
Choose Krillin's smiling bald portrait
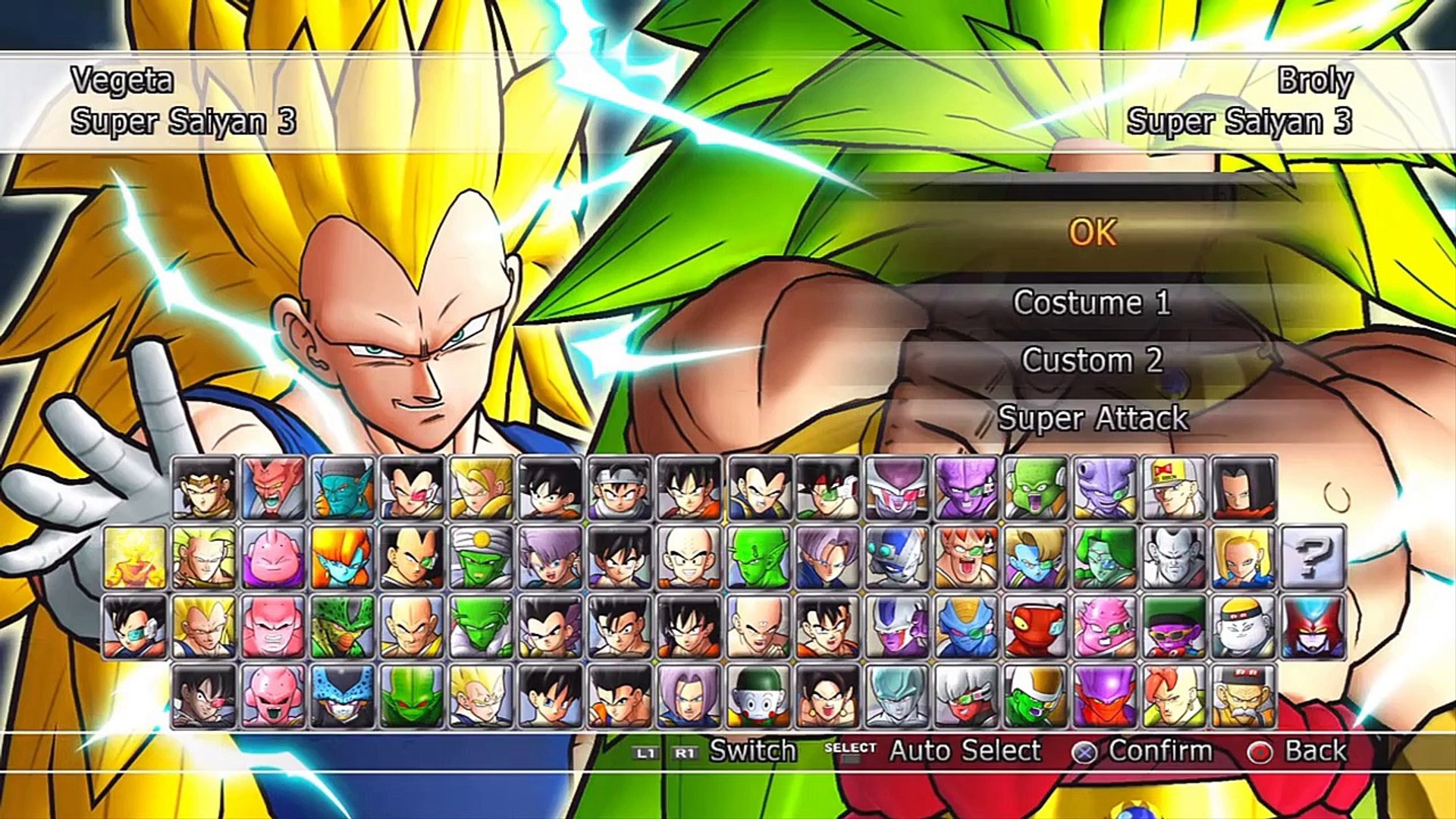click(689, 557)
